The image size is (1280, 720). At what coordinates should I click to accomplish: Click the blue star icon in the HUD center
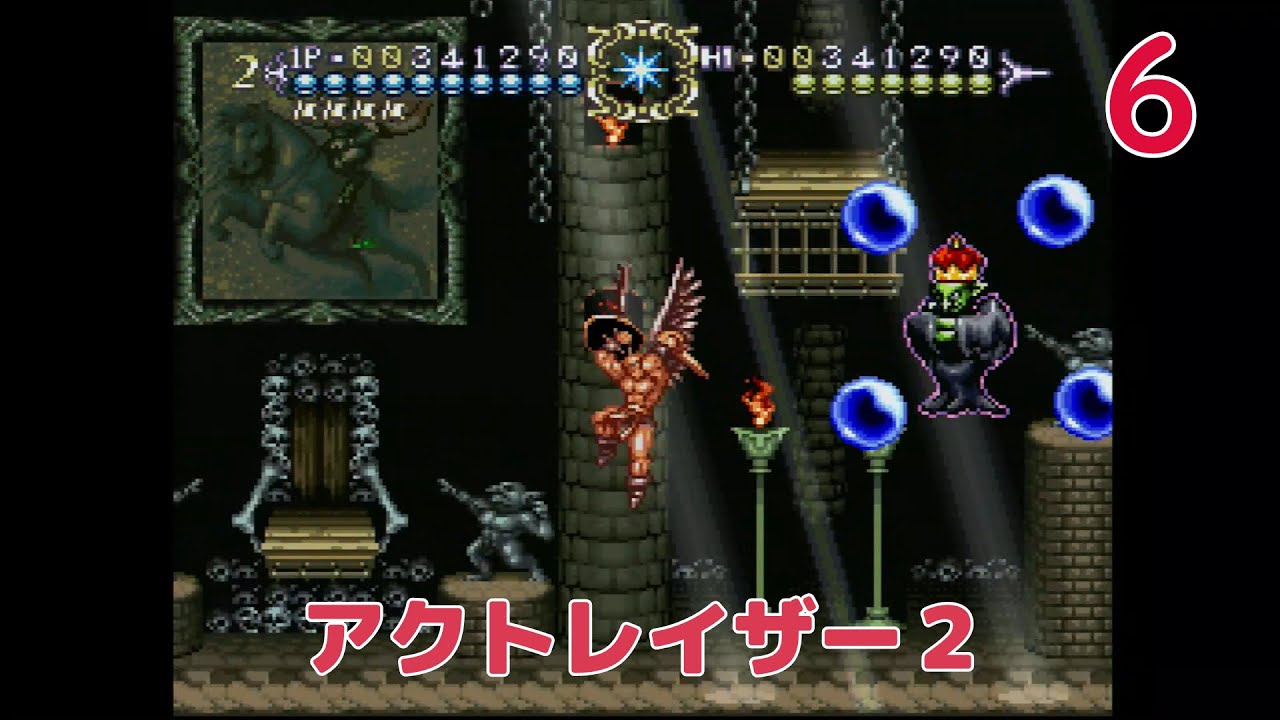pos(640,72)
